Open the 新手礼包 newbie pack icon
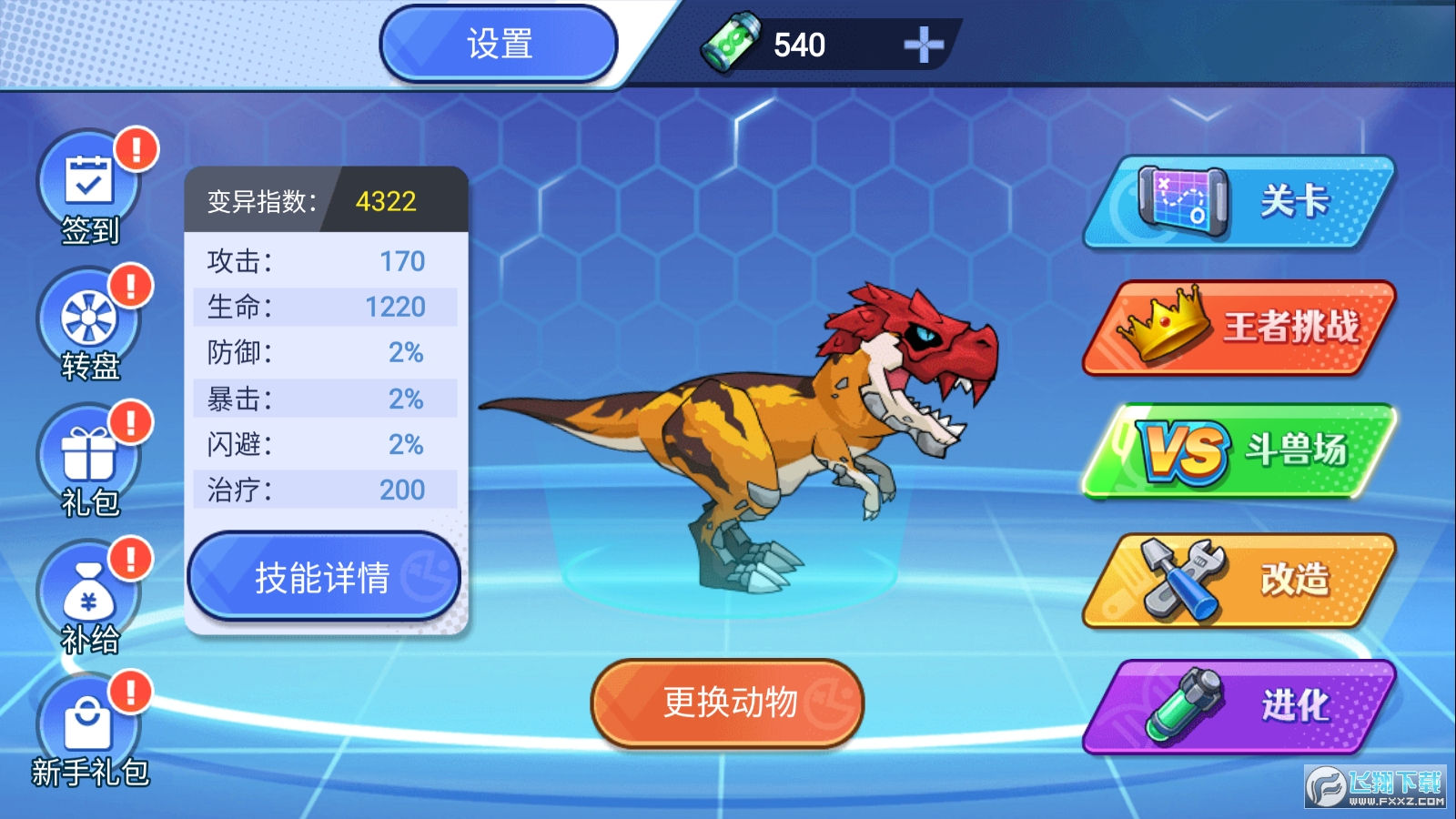The width and height of the screenshot is (1456, 819). click(x=88, y=719)
